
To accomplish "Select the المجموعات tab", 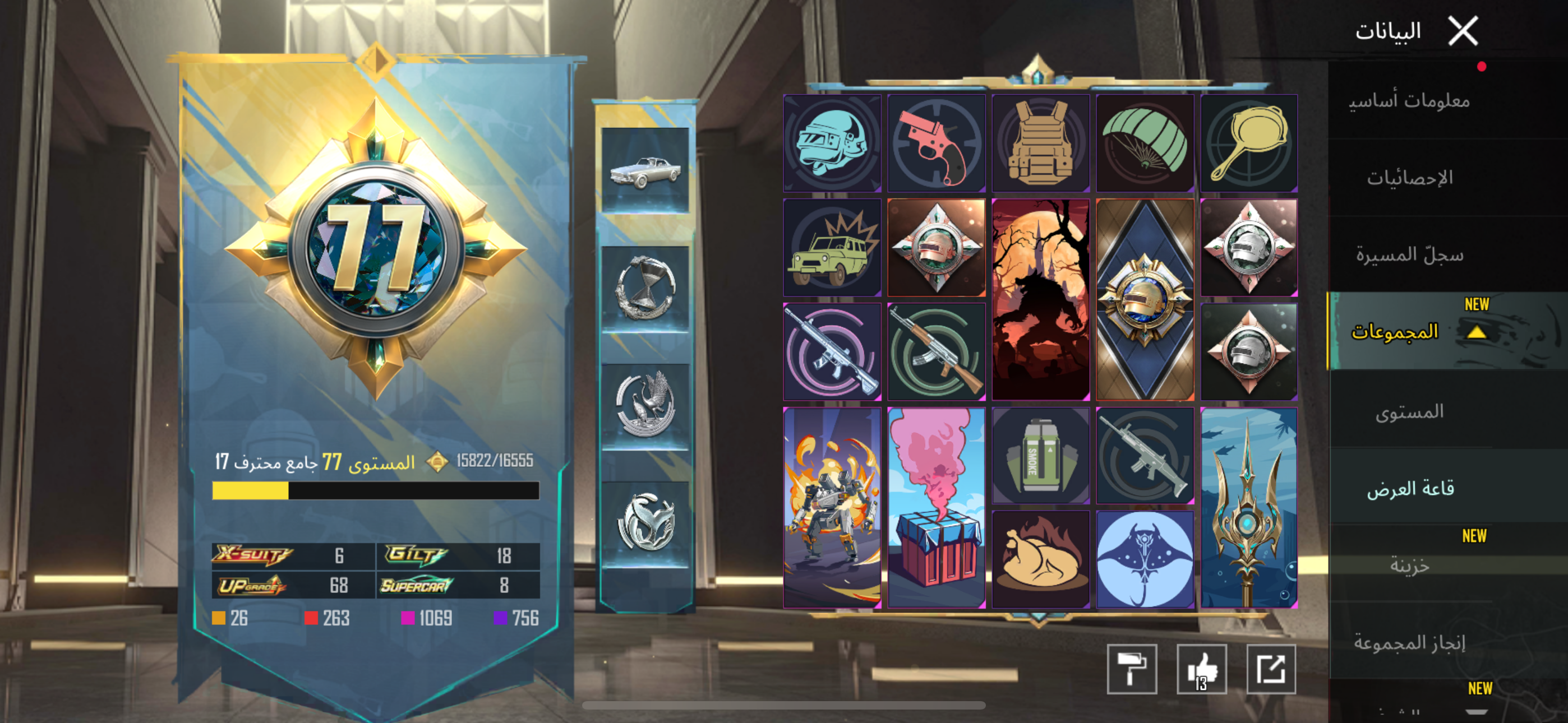I will tap(1395, 332).
